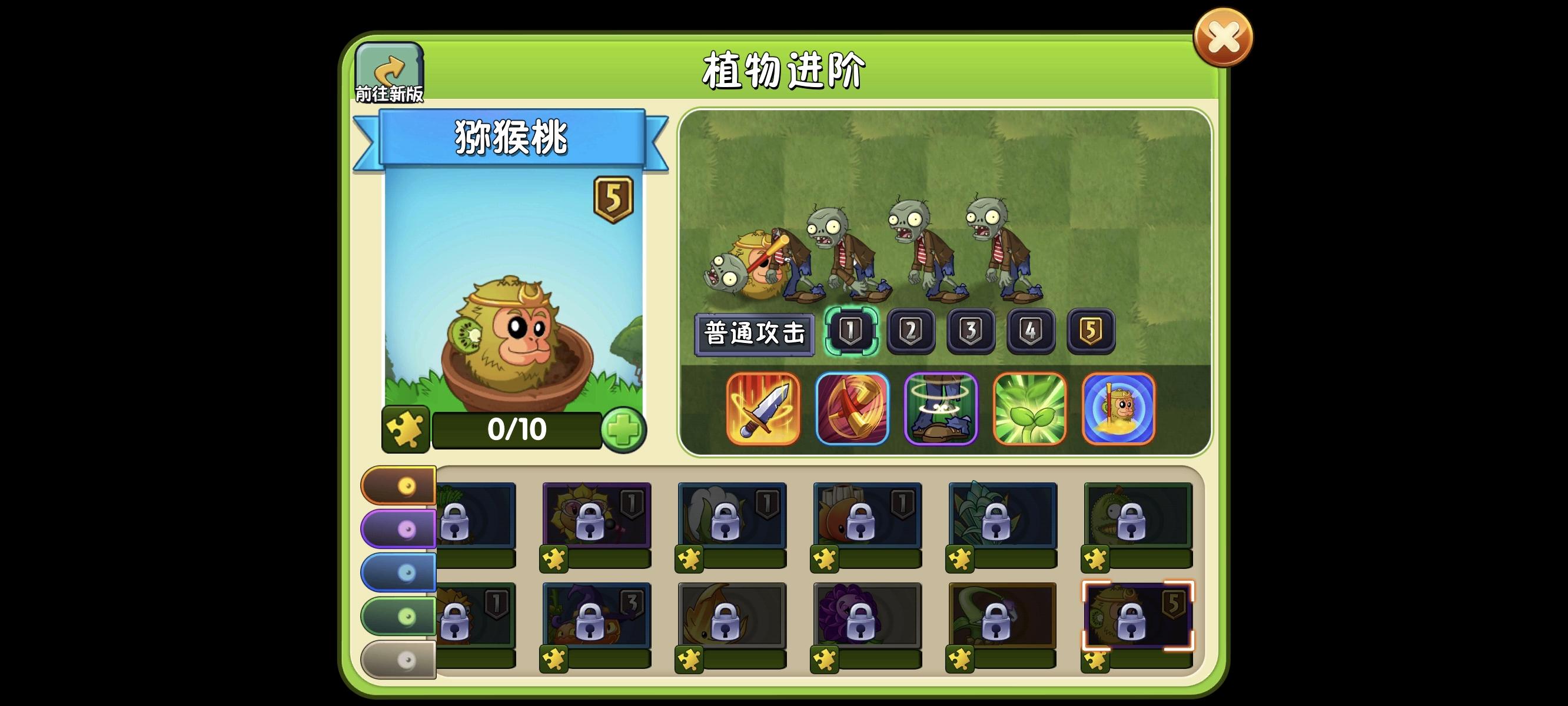Open the Monkey King ultimate skill icon

[1120, 409]
